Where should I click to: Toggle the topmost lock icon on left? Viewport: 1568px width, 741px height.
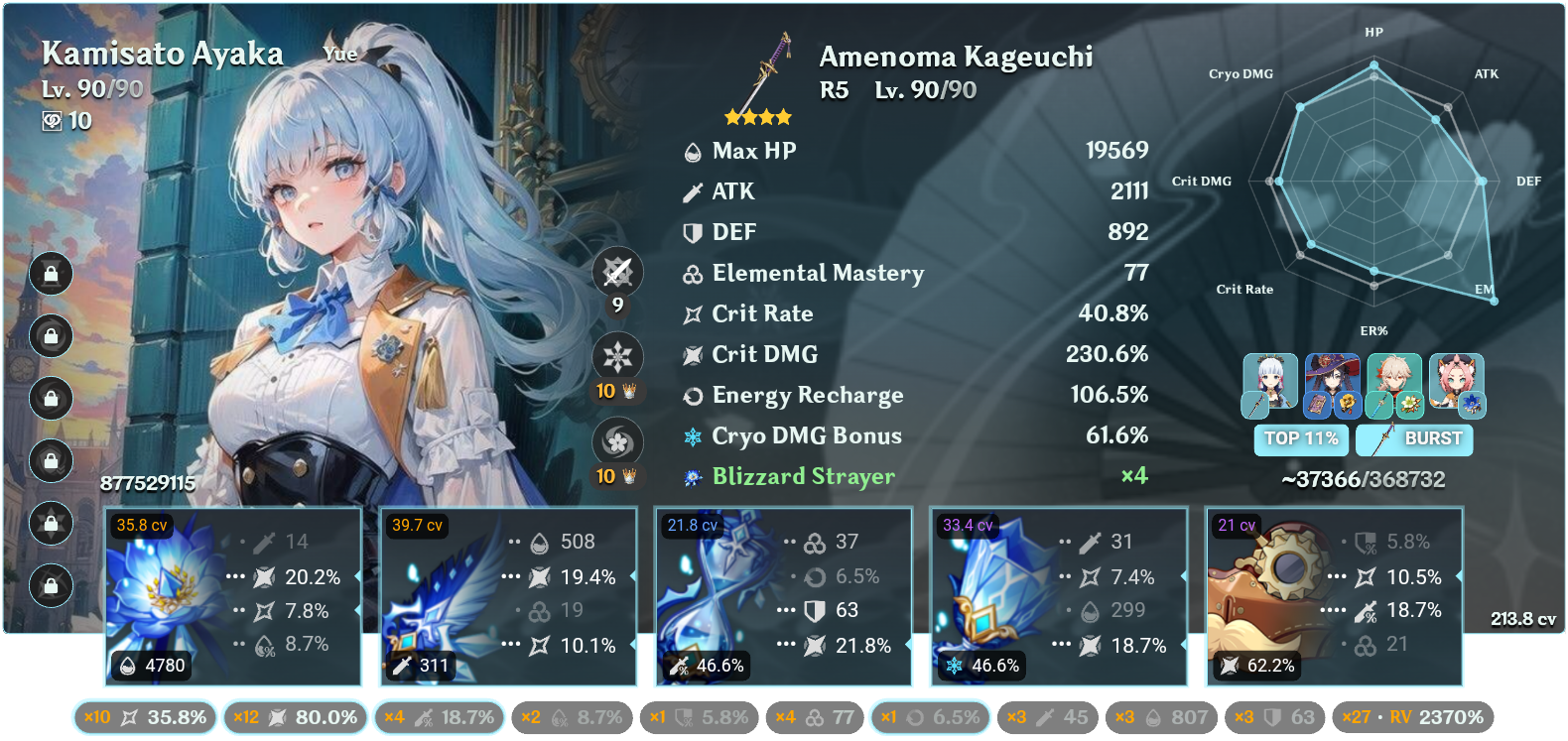click(x=50, y=275)
